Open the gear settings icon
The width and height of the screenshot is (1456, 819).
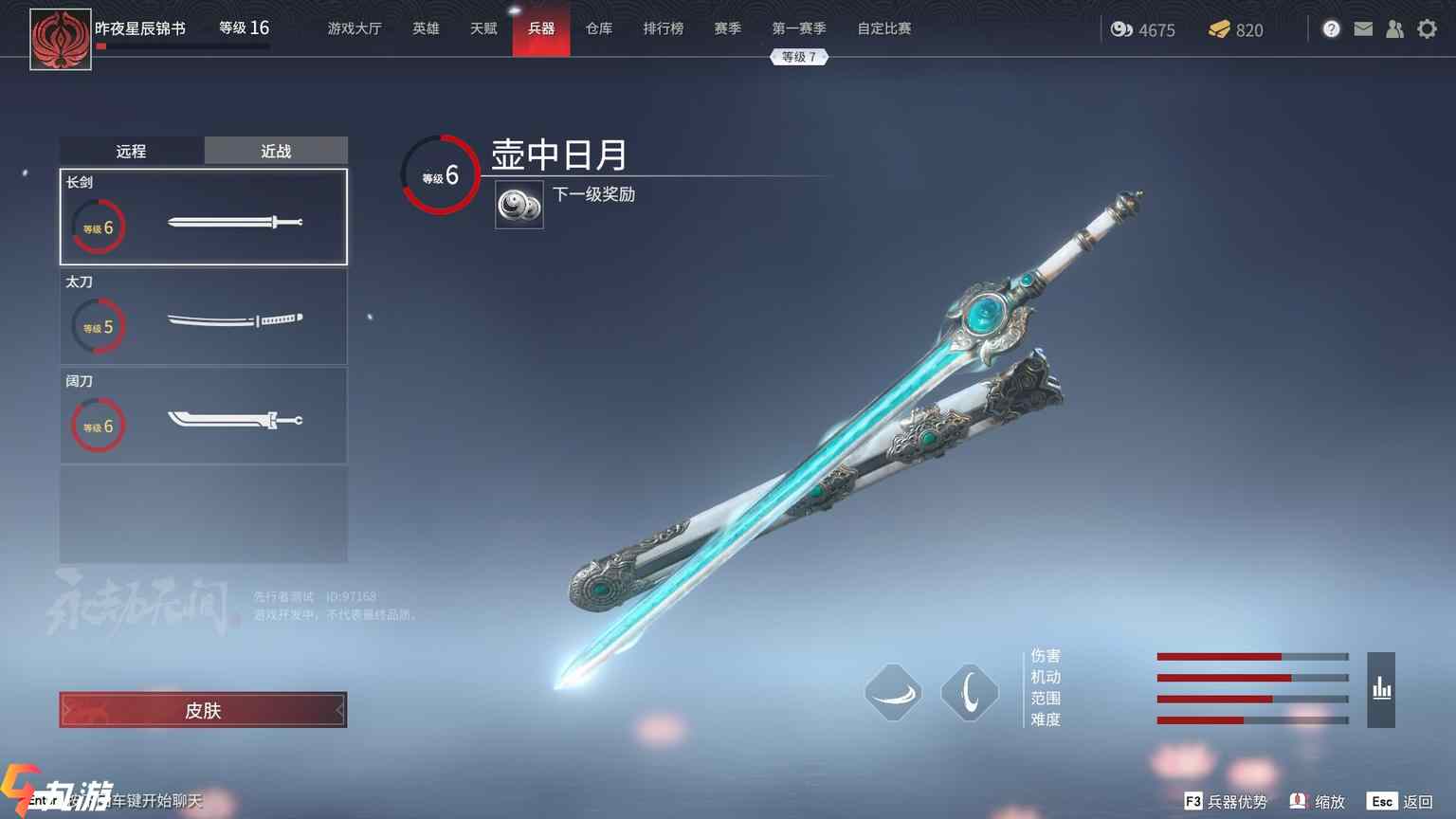click(1427, 29)
